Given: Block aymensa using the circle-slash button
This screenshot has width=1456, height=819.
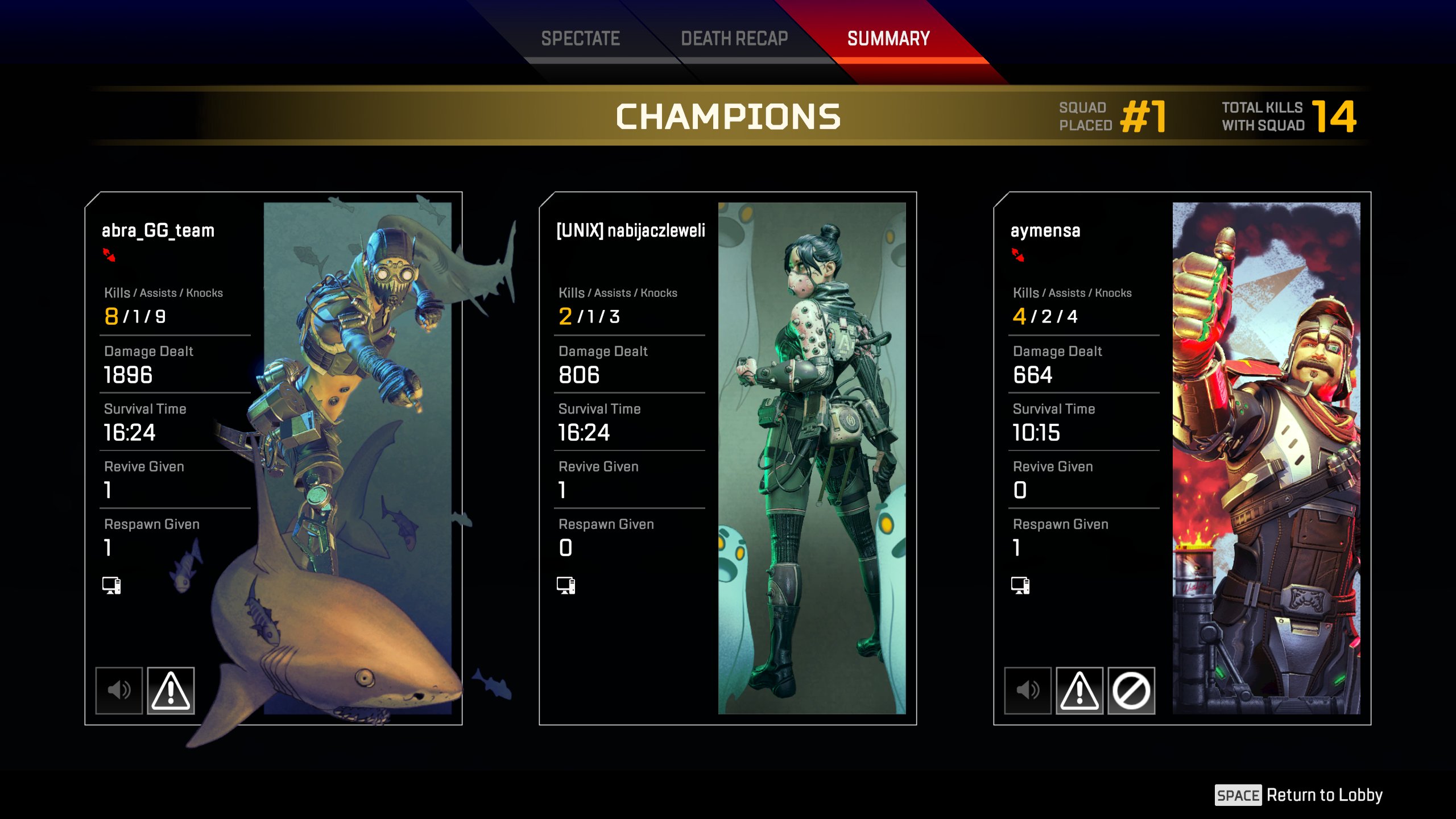Looking at the screenshot, I should (1131, 690).
